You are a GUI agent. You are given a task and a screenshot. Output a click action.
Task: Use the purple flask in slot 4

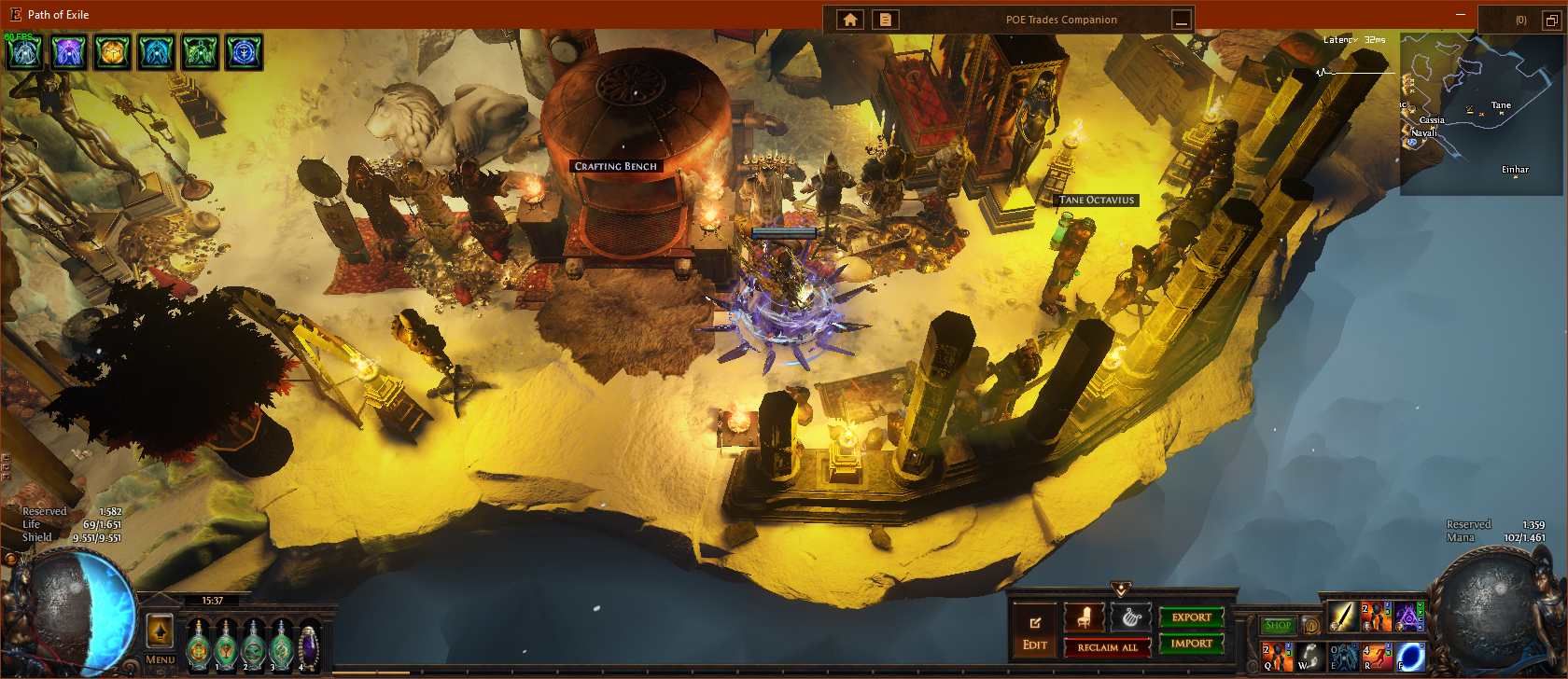(x=308, y=645)
